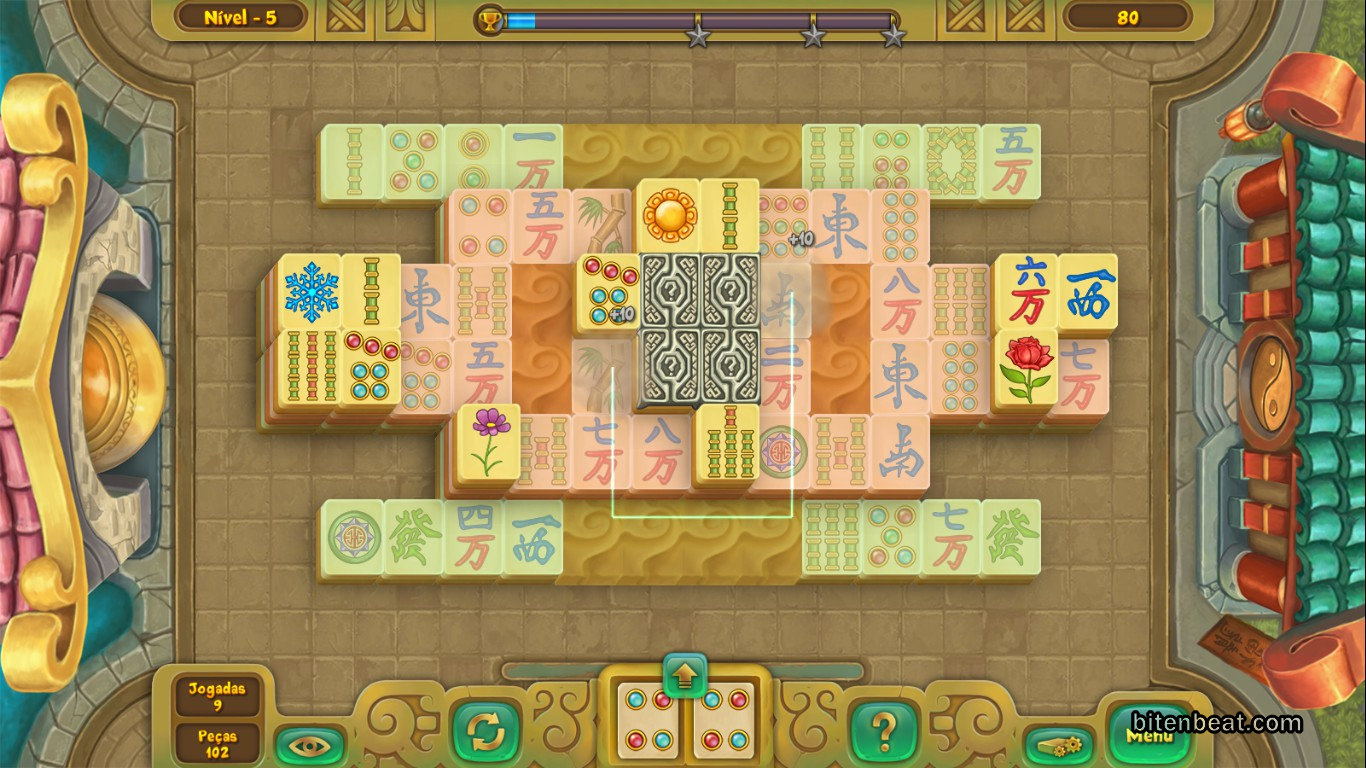Select the blue snowflake tile
This screenshot has width=1366, height=768.
pyautogui.click(x=309, y=291)
